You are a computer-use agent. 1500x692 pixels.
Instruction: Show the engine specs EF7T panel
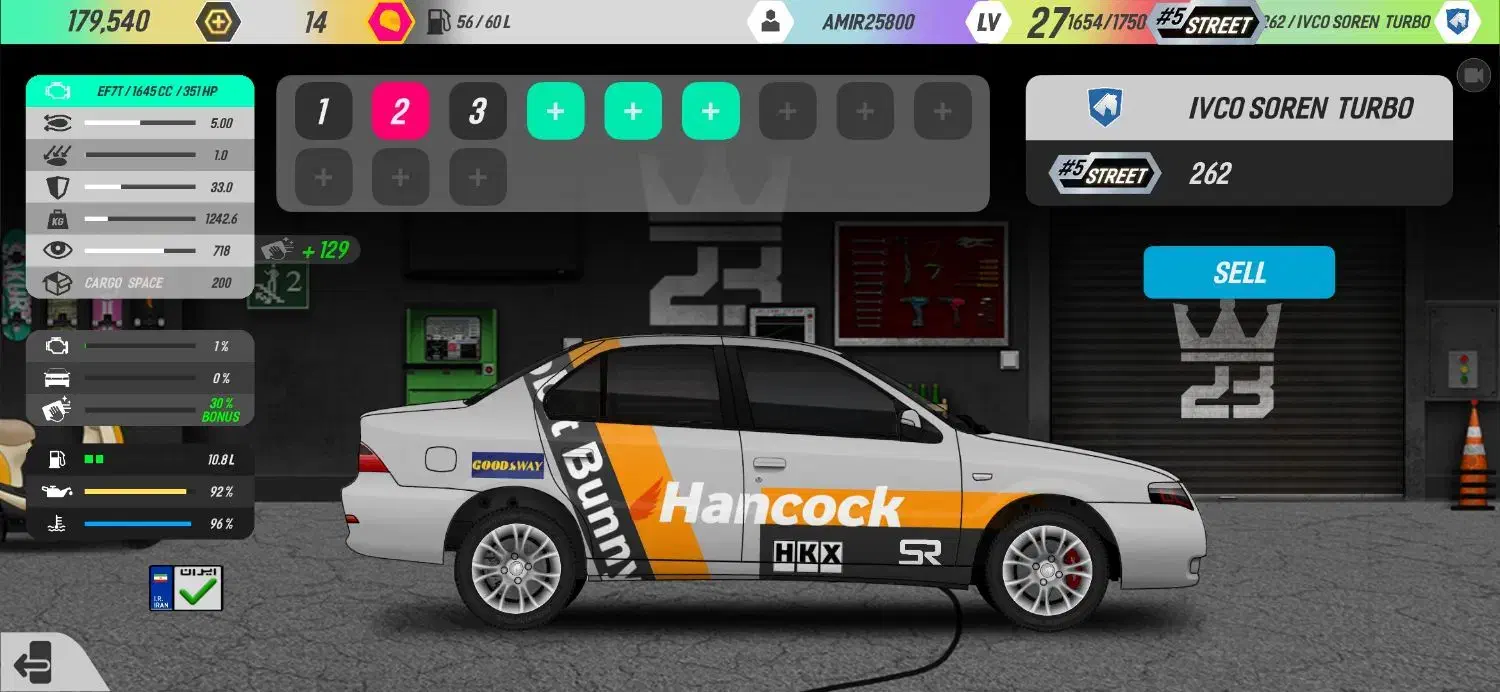140,91
